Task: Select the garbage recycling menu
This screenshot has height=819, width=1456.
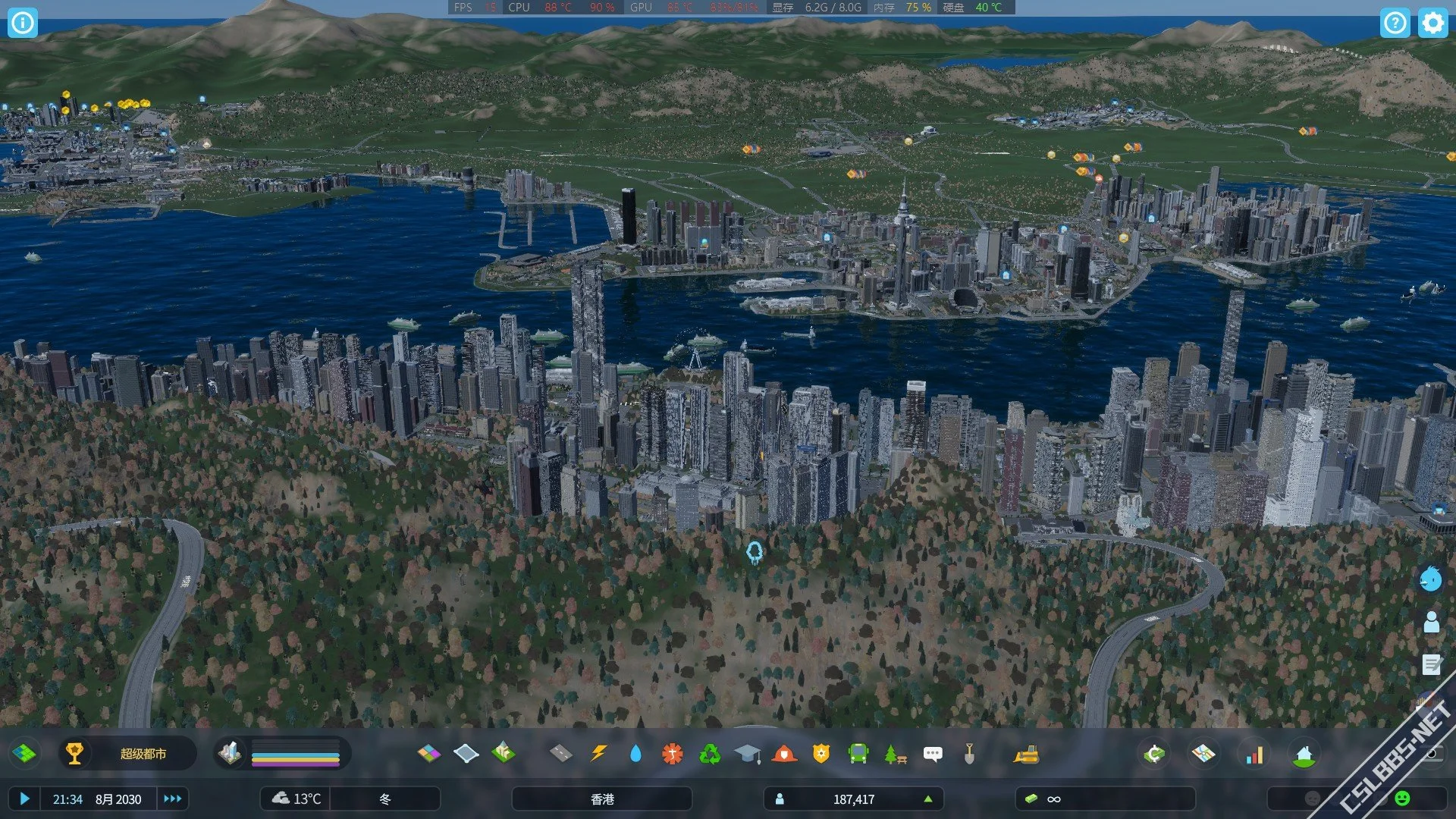Action: [x=710, y=754]
